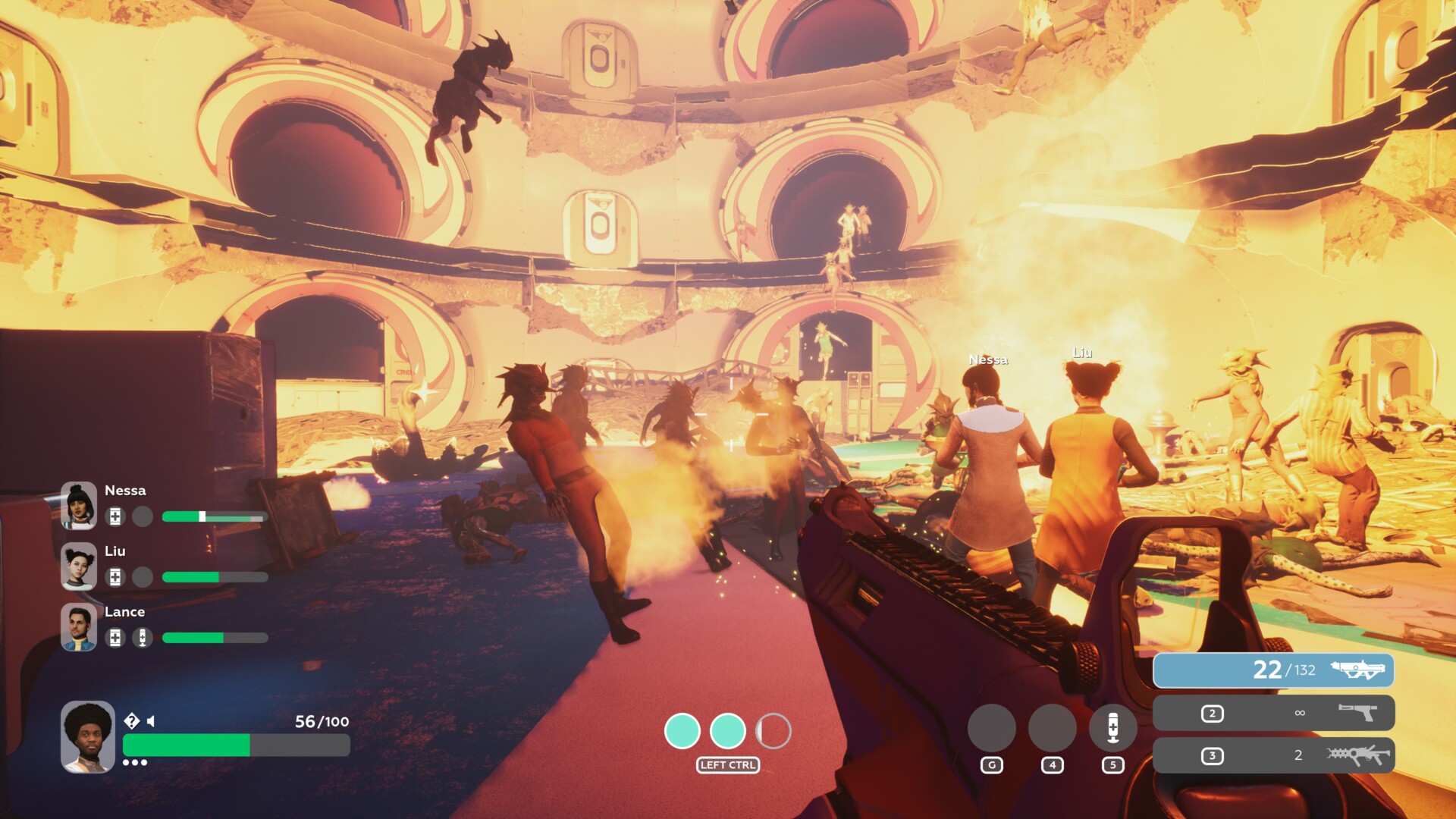Choose the special weapon in slot 3

click(1272, 755)
